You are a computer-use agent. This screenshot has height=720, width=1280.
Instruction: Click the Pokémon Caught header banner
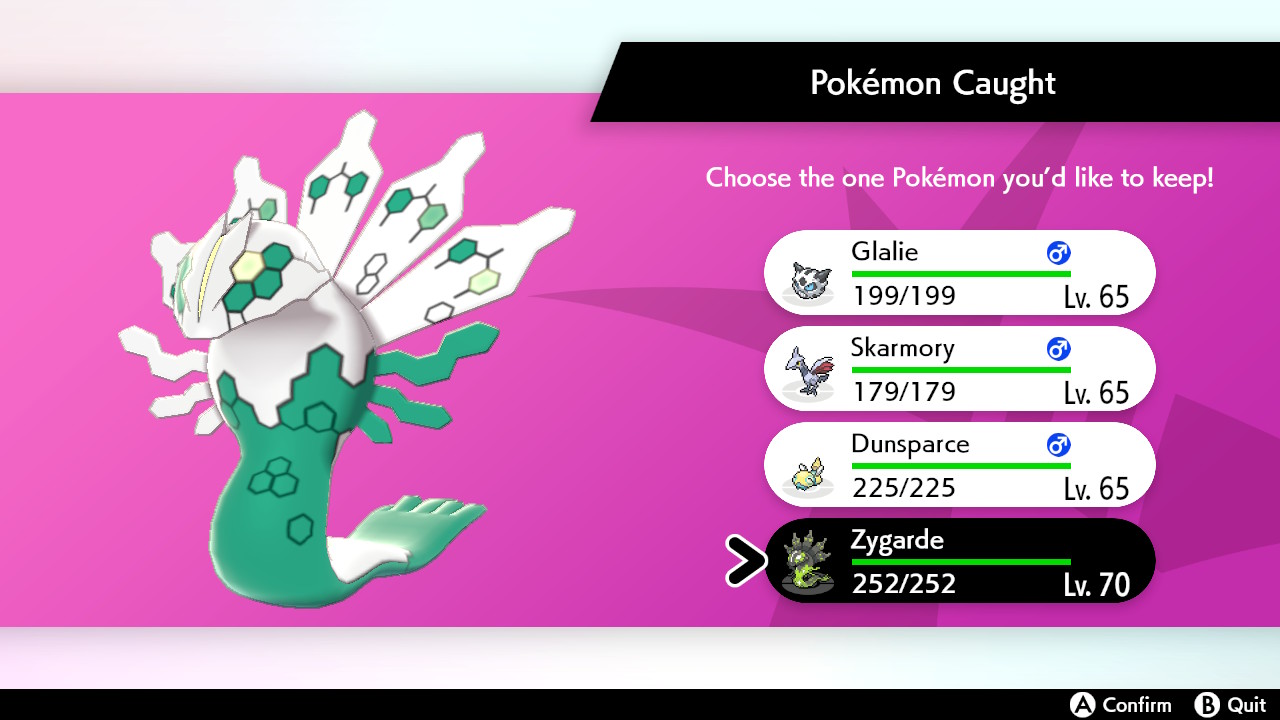tap(933, 83)
